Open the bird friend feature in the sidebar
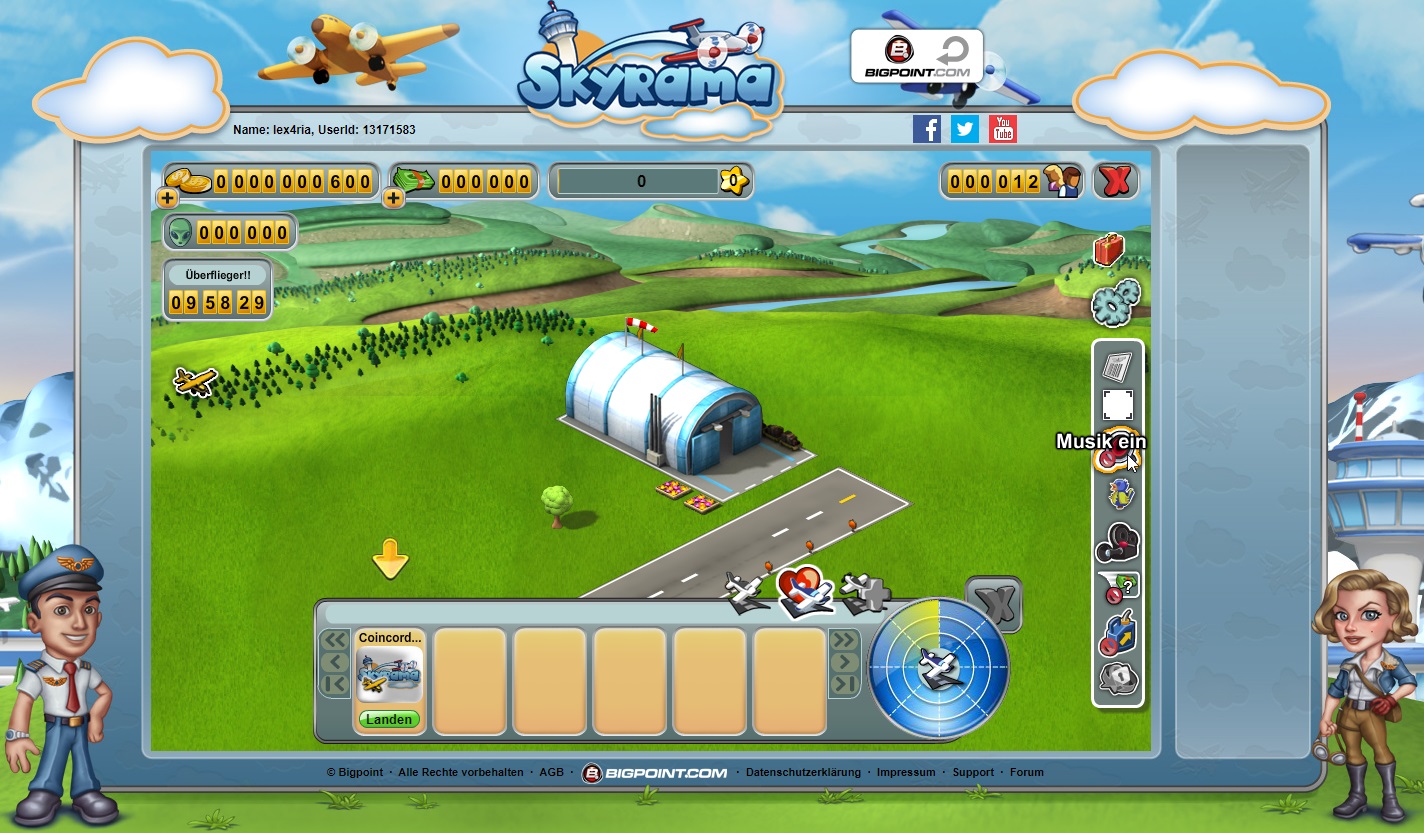 point(1122,495)
